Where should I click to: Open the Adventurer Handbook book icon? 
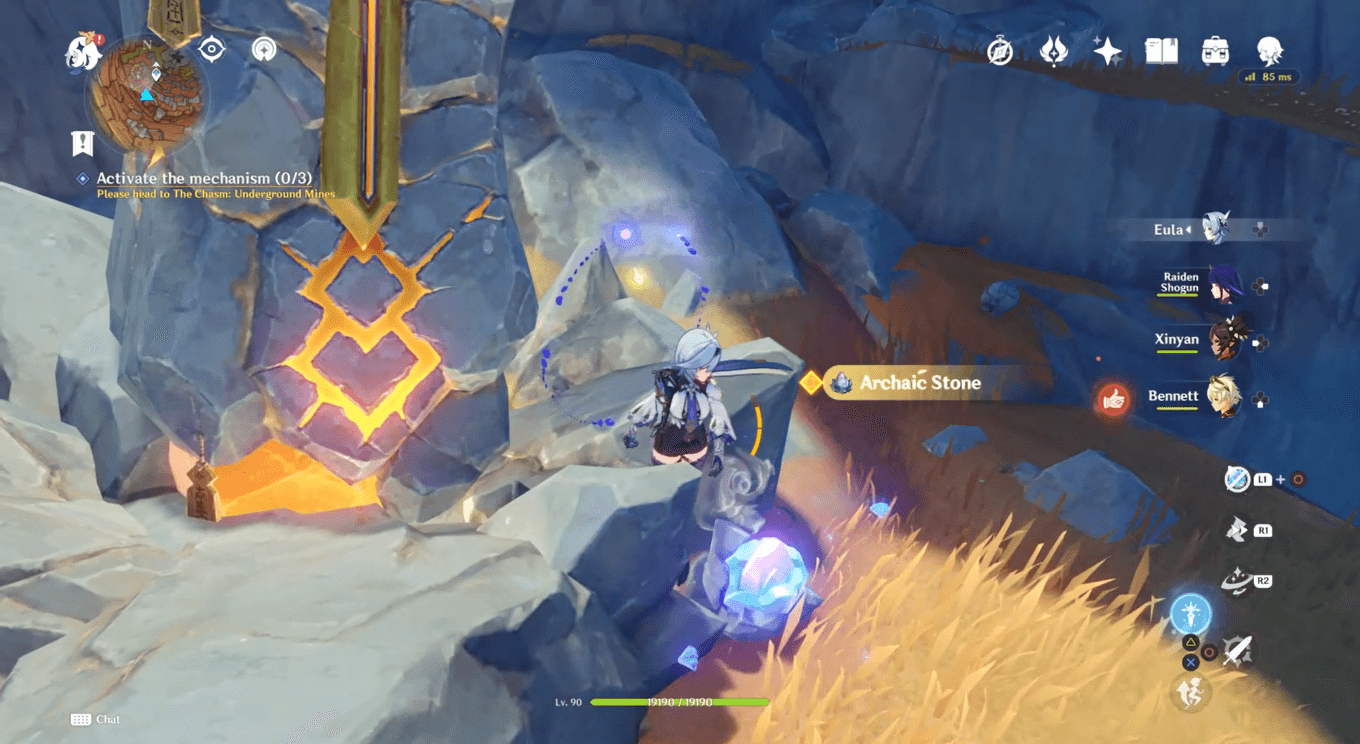click(x=1162, y=51)
